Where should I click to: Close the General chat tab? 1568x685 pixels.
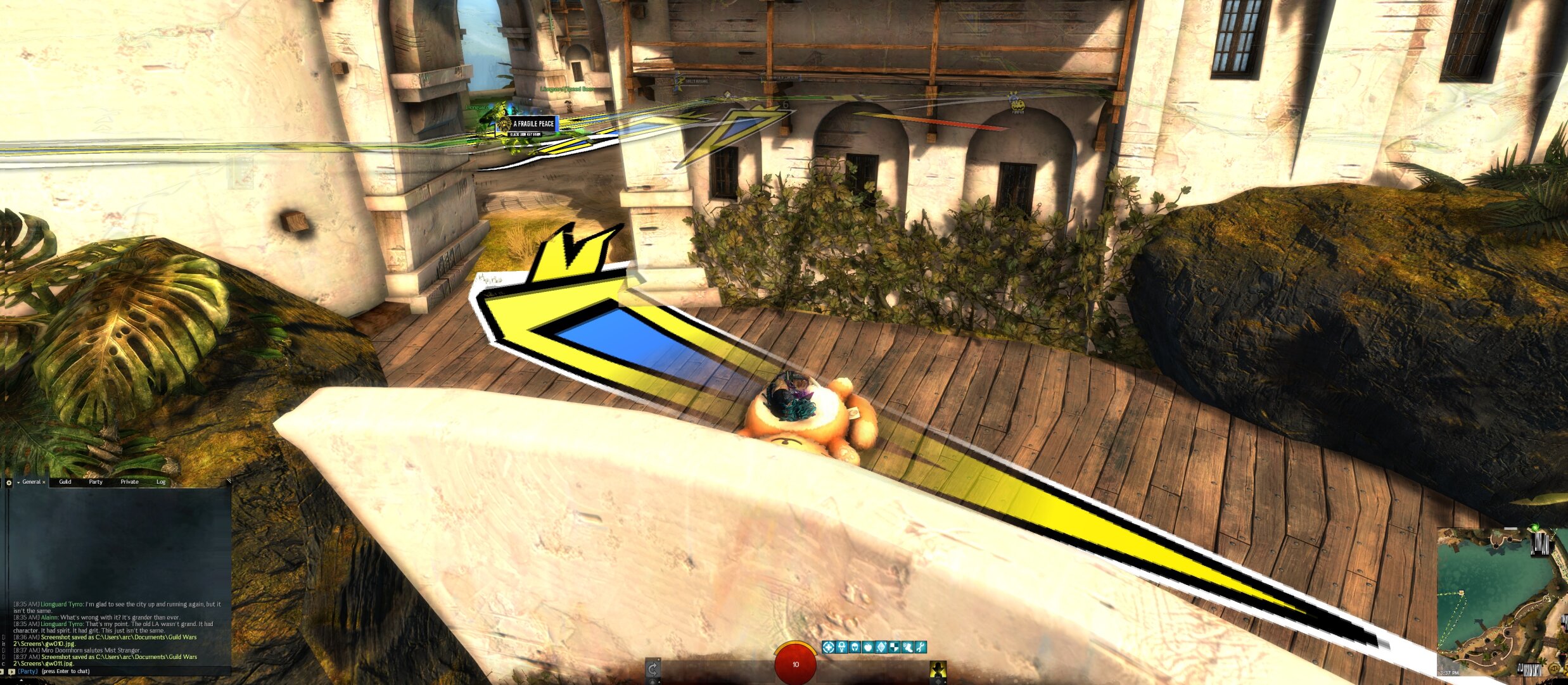pos(44,482)
